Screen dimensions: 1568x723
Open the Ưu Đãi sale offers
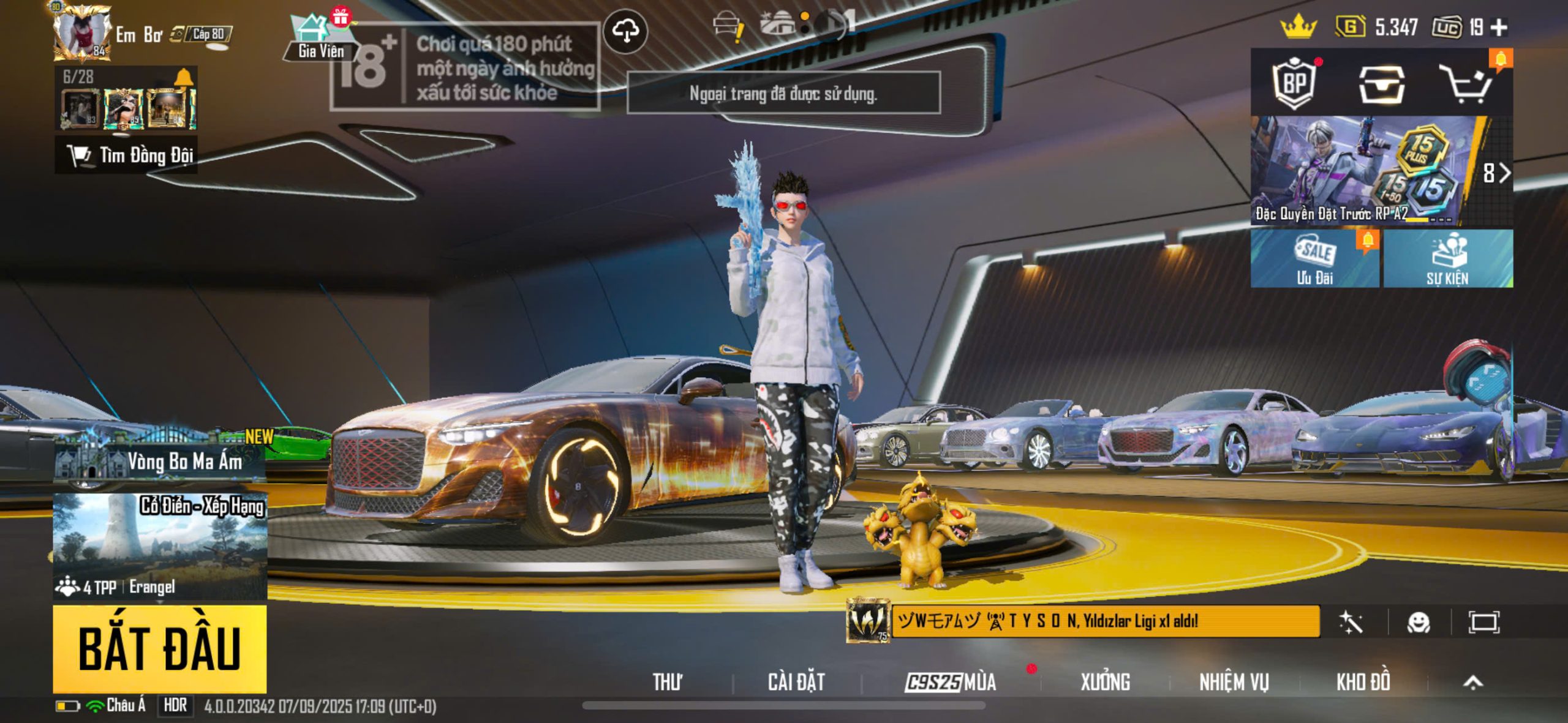1314,258
